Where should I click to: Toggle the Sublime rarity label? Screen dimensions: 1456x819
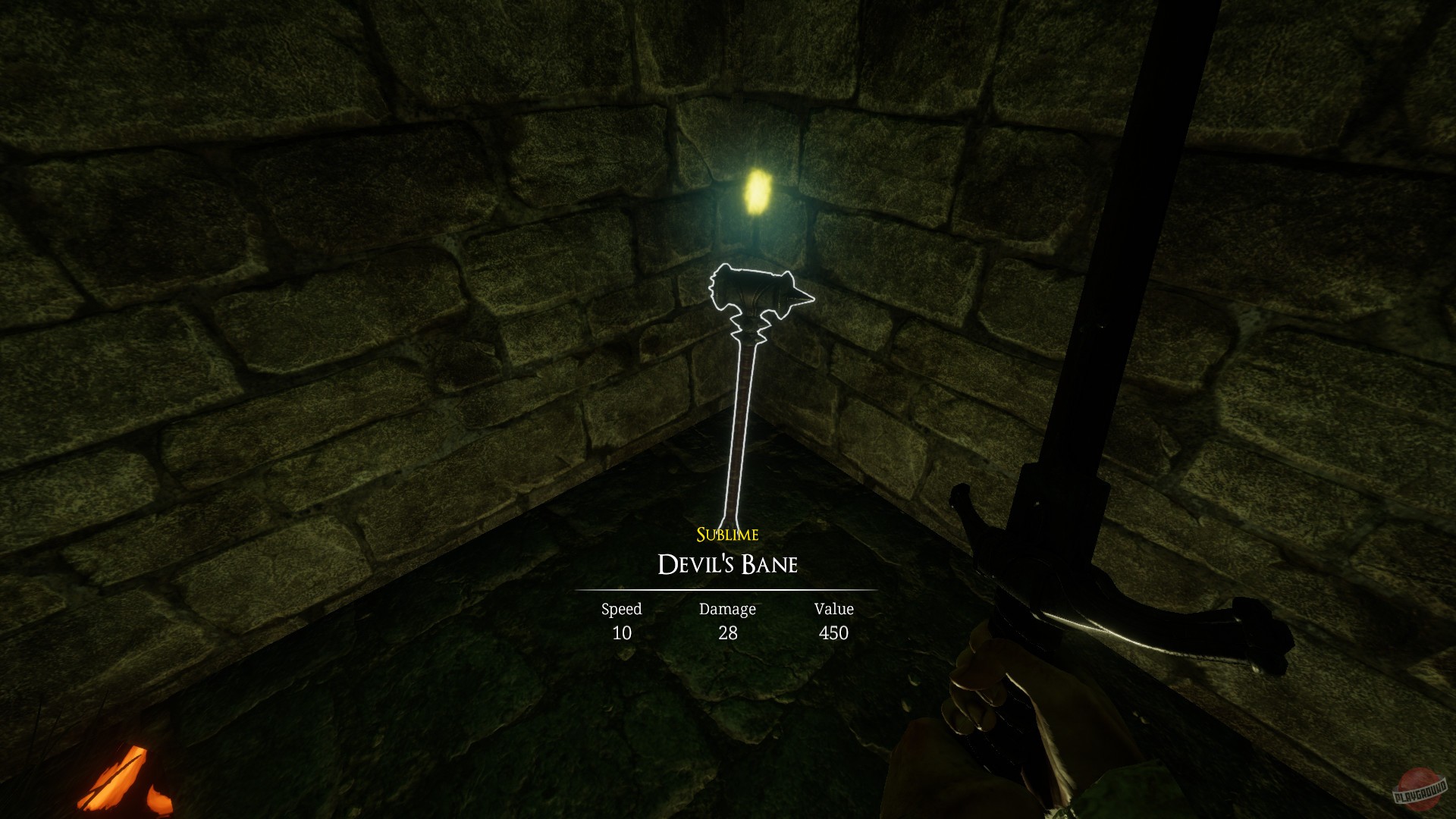726,535
